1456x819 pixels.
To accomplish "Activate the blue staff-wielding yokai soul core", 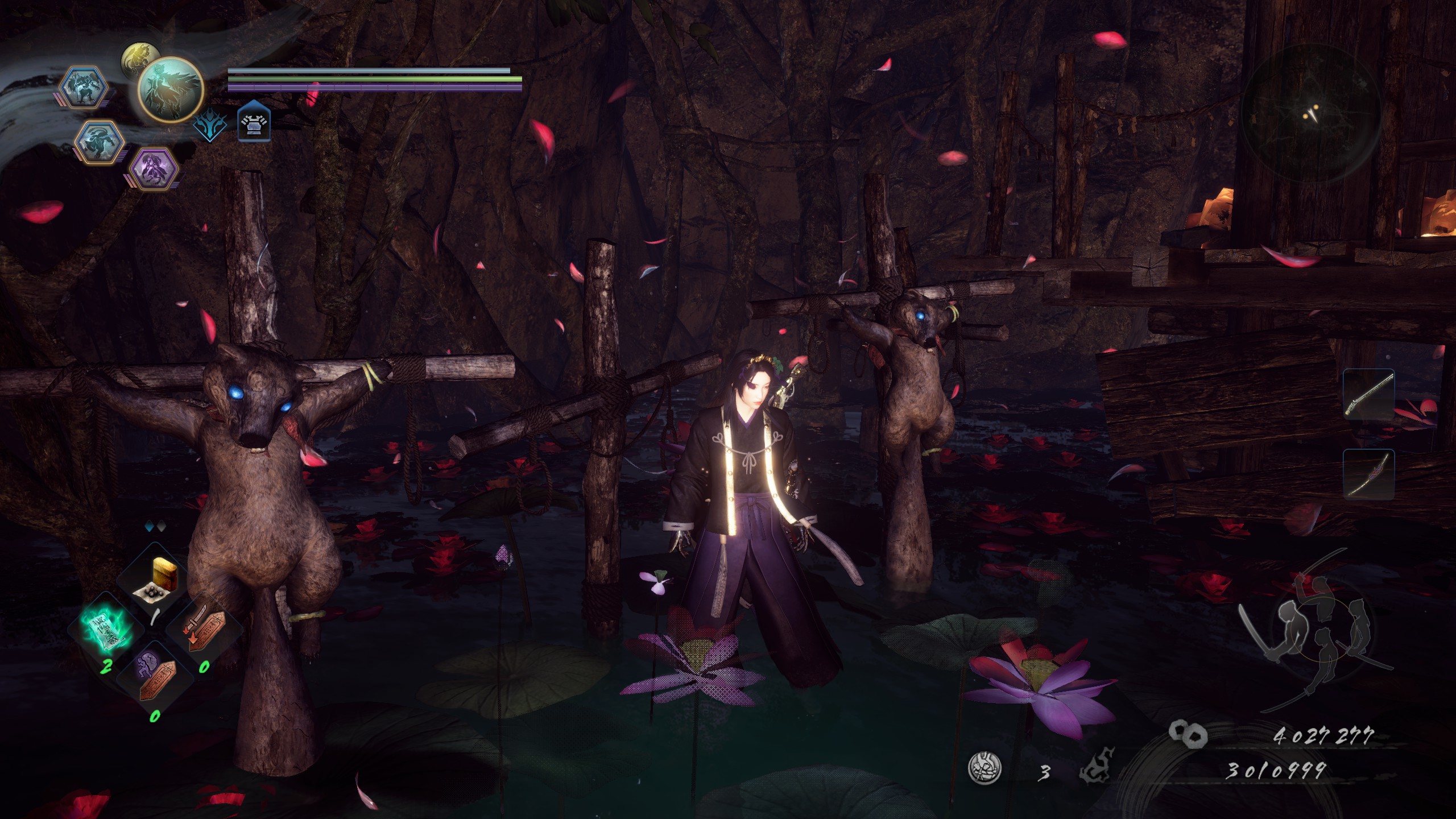I will 84,87.
